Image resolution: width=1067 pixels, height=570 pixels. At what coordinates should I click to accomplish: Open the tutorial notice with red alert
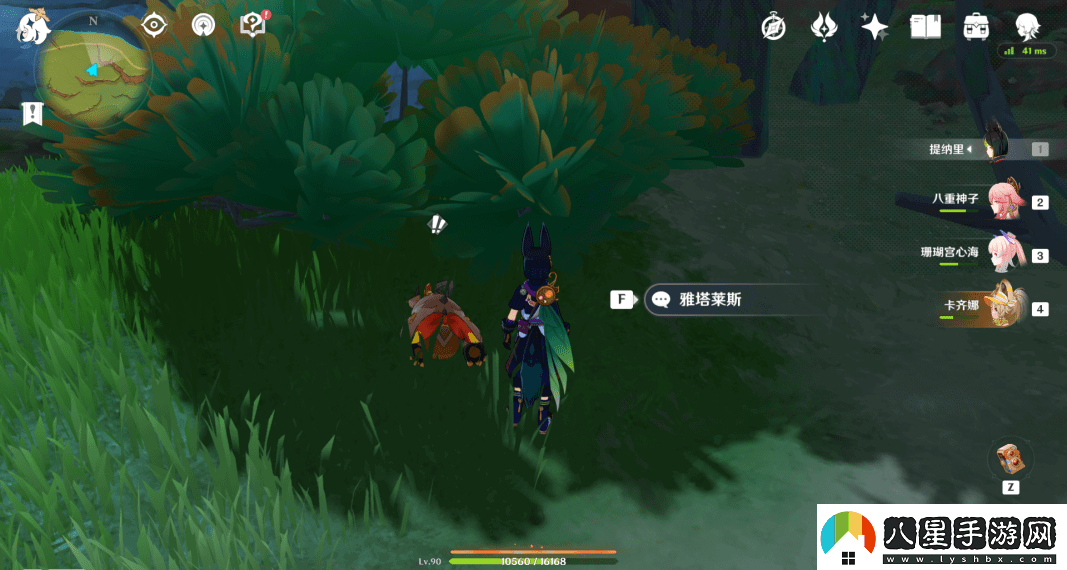coord(254,25)
